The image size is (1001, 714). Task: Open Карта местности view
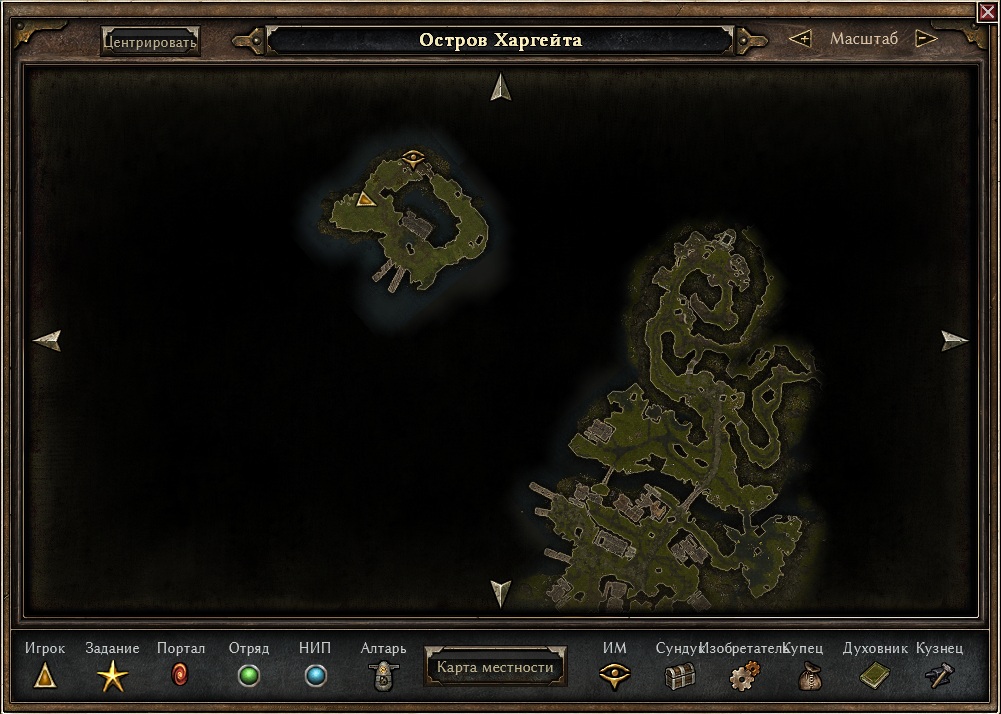[495, 667]
